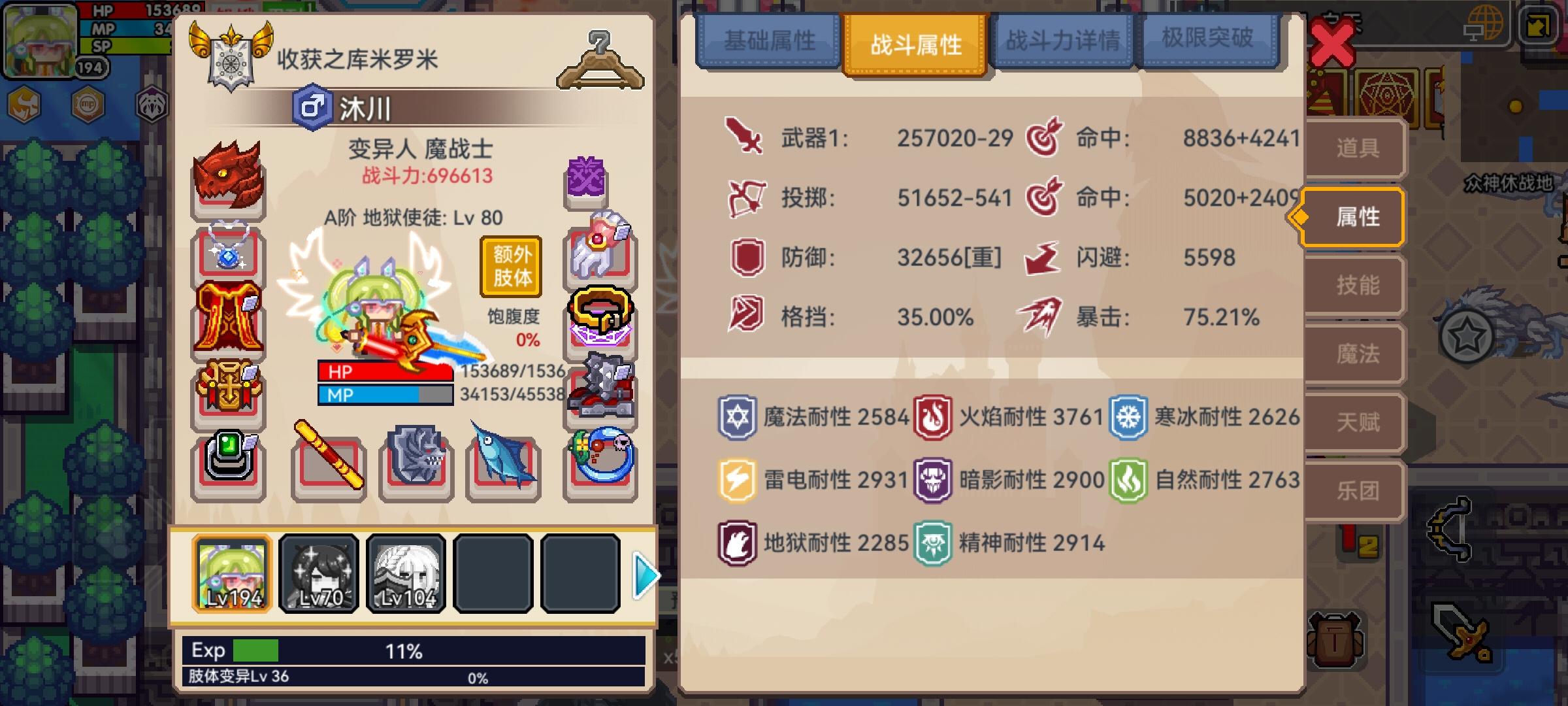Screen dimensions: 1568x706
Task: Inspect the red armor equipment slot
Action: coord(227,314)
